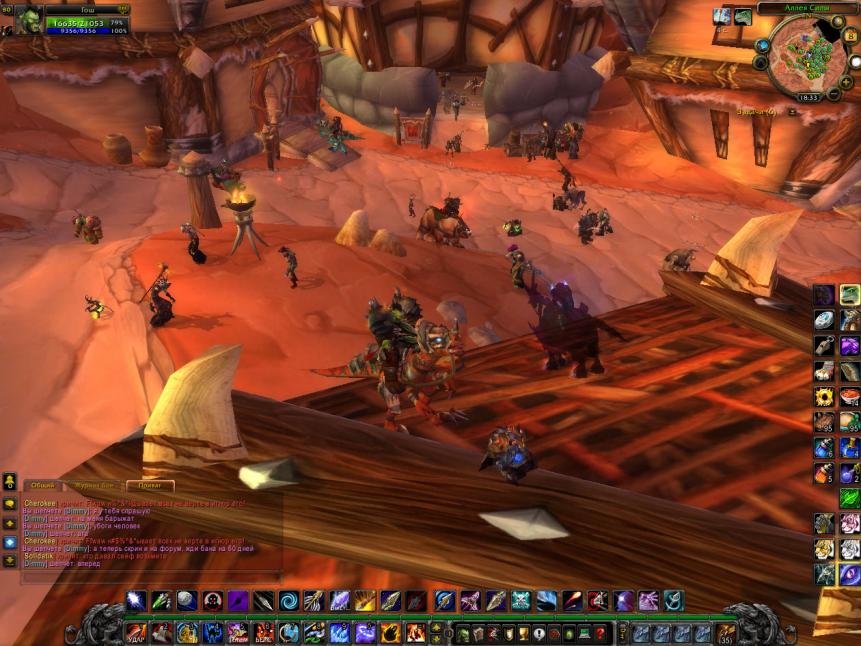Use the item slot with the 95 stack
The image size is (861, 646).
824,422
